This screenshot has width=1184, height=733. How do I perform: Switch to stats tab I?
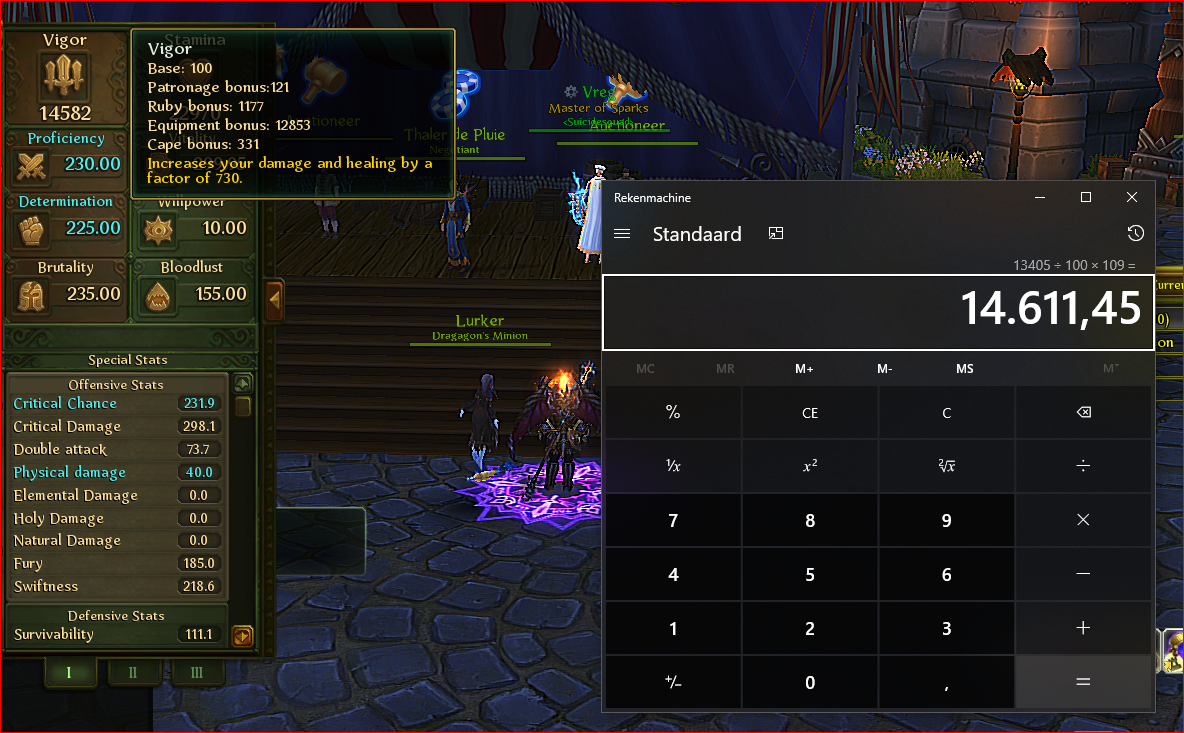coord(69,673)
